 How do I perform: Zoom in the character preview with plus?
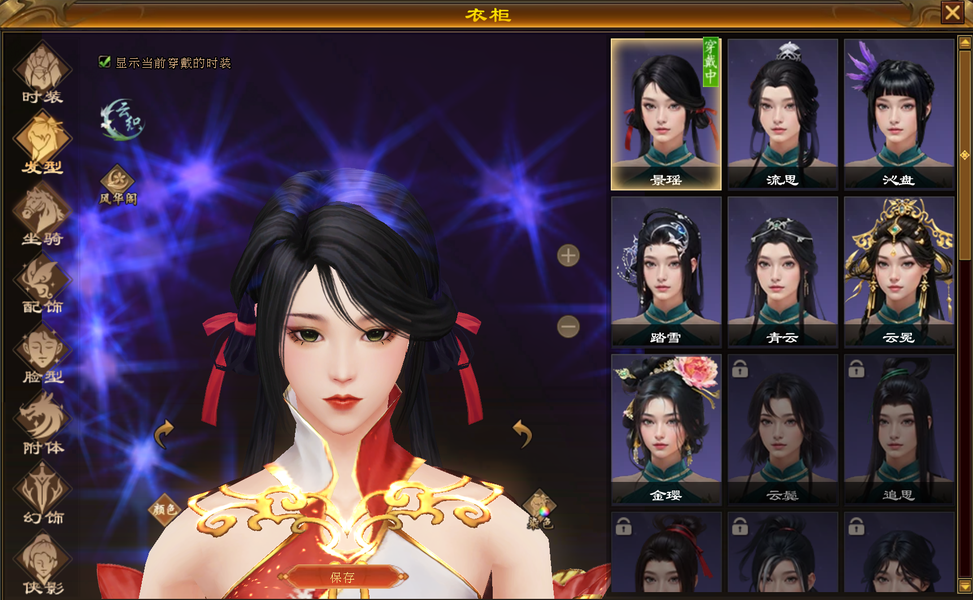[x=568, y=255]
